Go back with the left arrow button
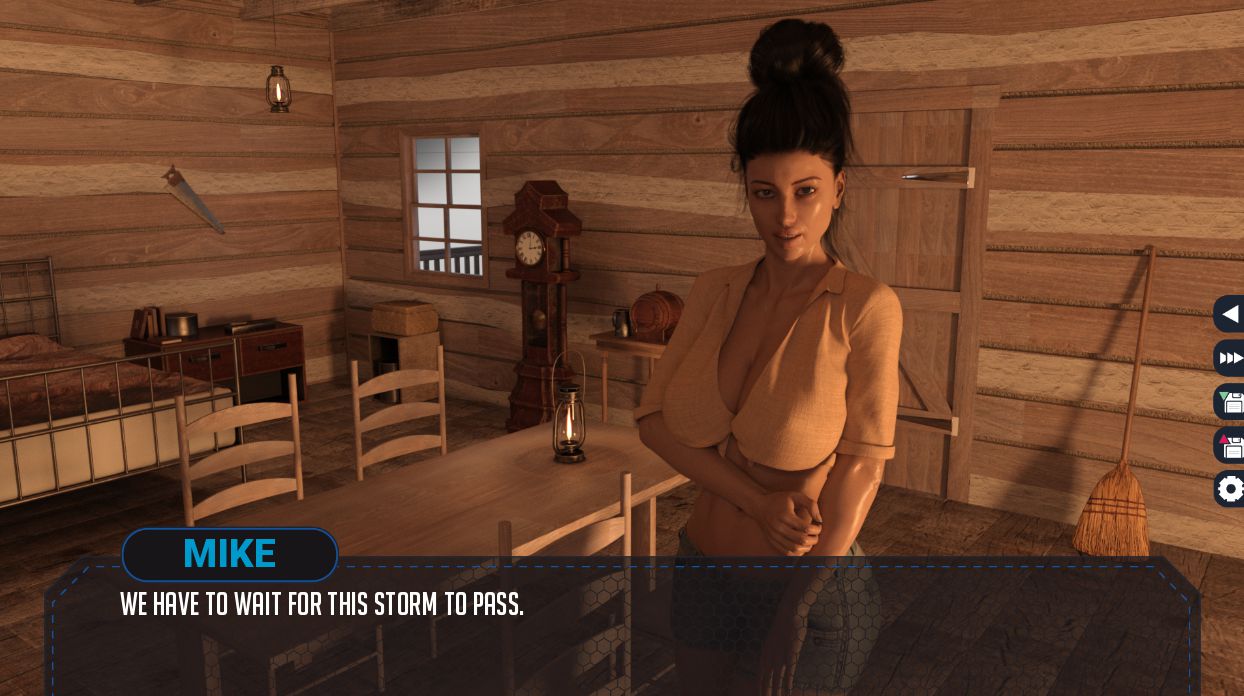This screenshot has height=696, width=1244. pyautogui.click(x=1230, y=314)
